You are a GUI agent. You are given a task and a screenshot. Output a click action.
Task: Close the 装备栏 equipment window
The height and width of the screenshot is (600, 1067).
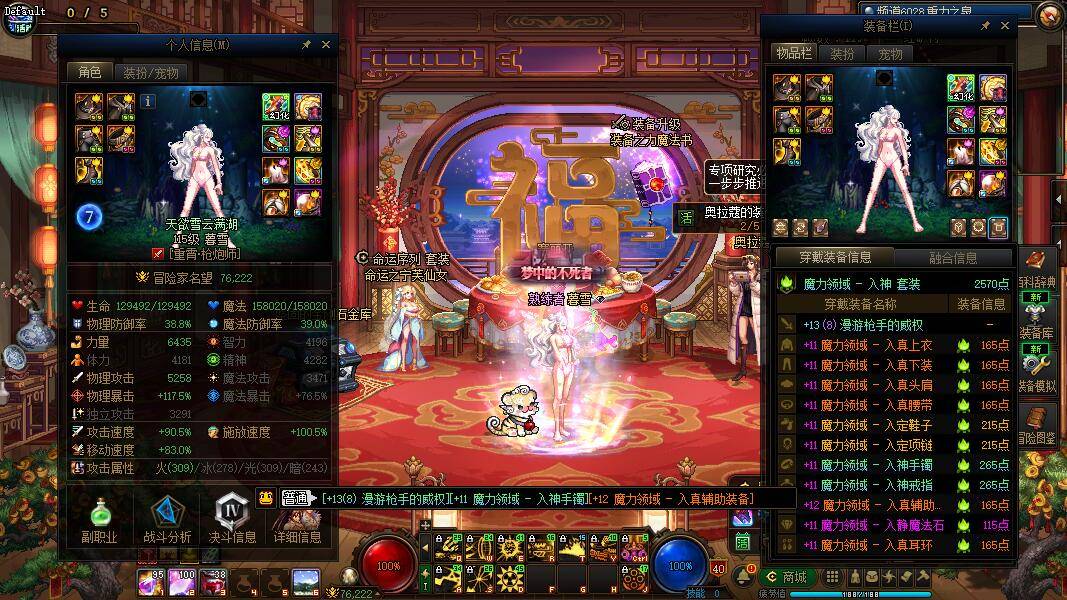(x=1005, y=25)
